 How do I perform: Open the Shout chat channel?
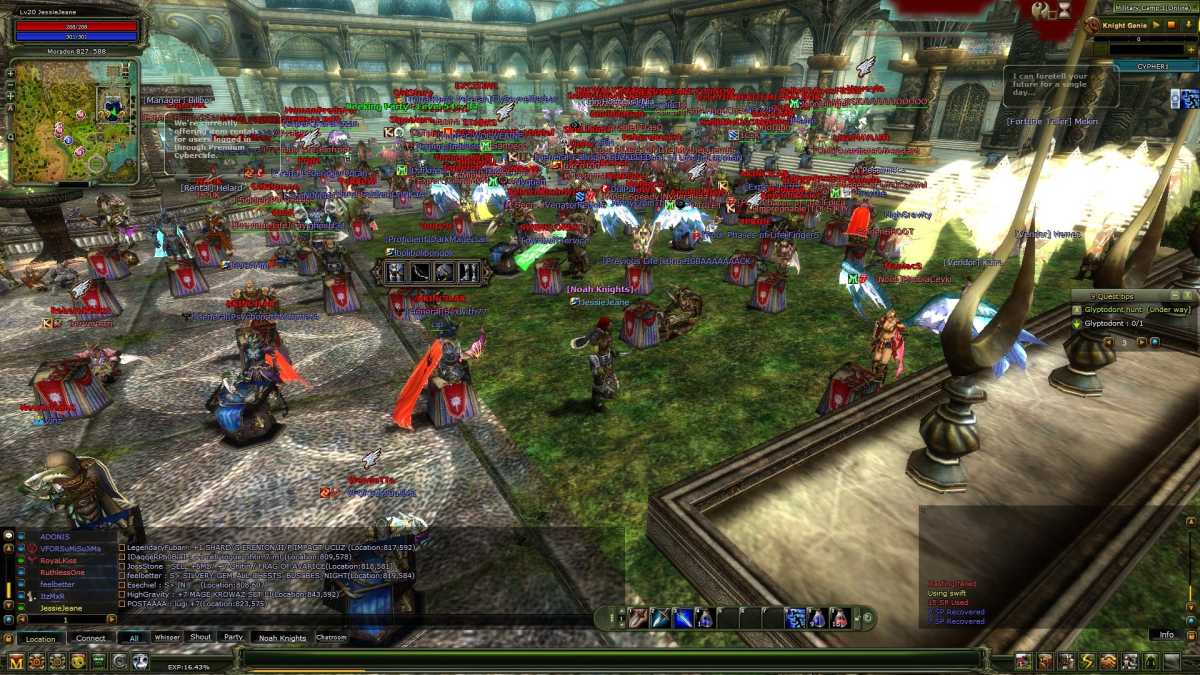click(x=200, y=637)
